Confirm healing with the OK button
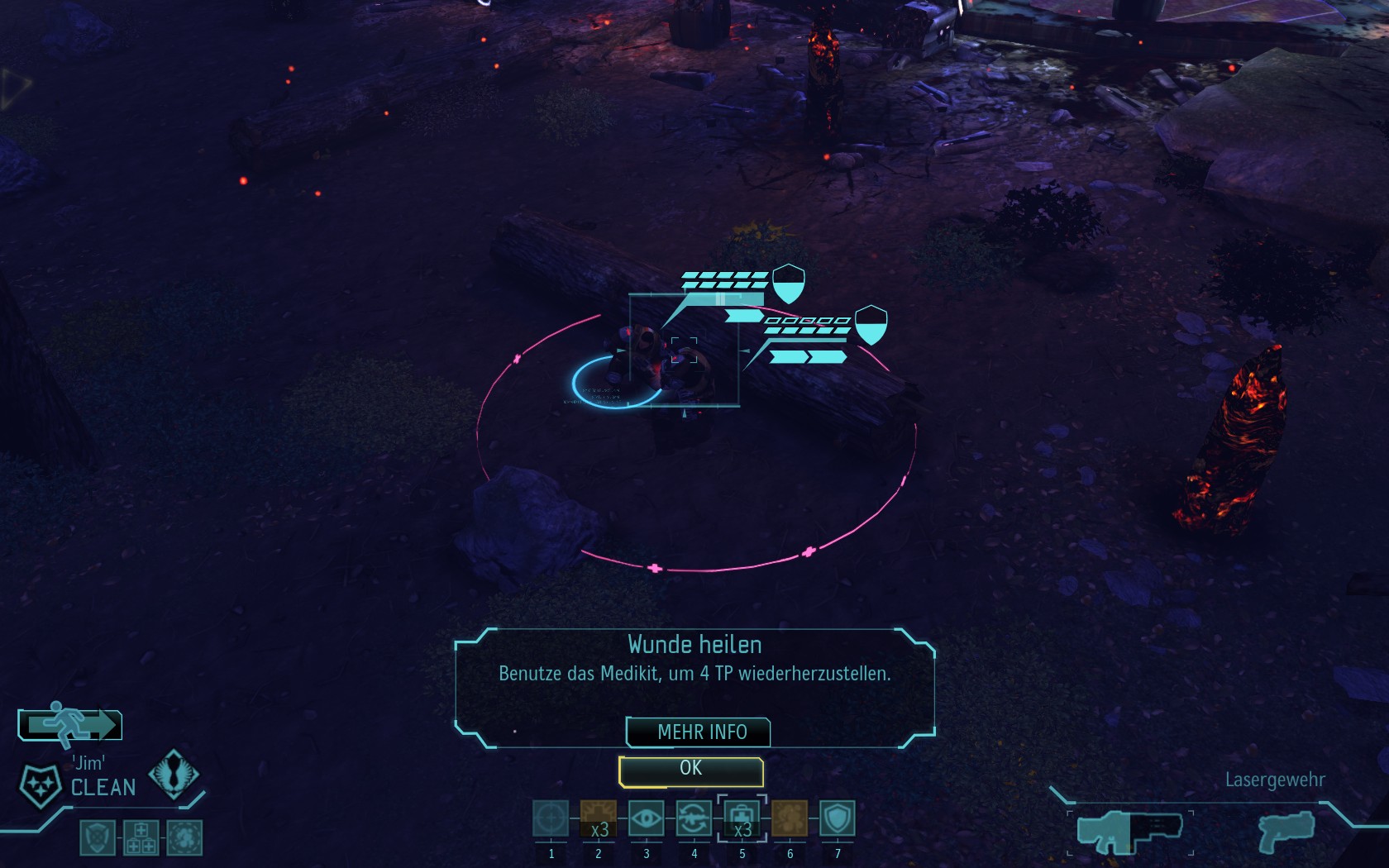 [x=690, y=771]
